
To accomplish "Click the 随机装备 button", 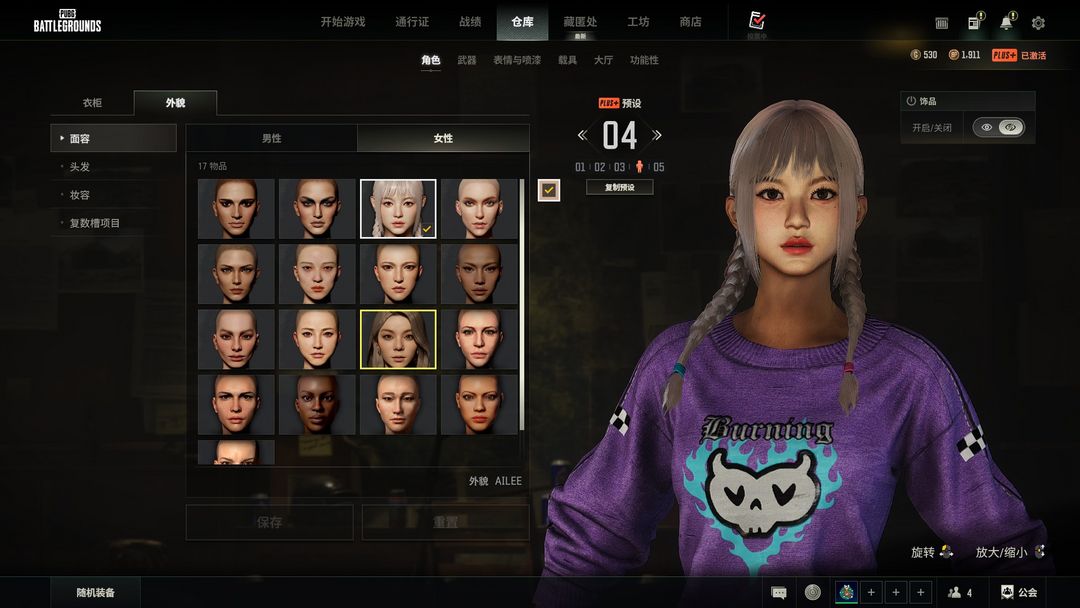I will point(96,593).
